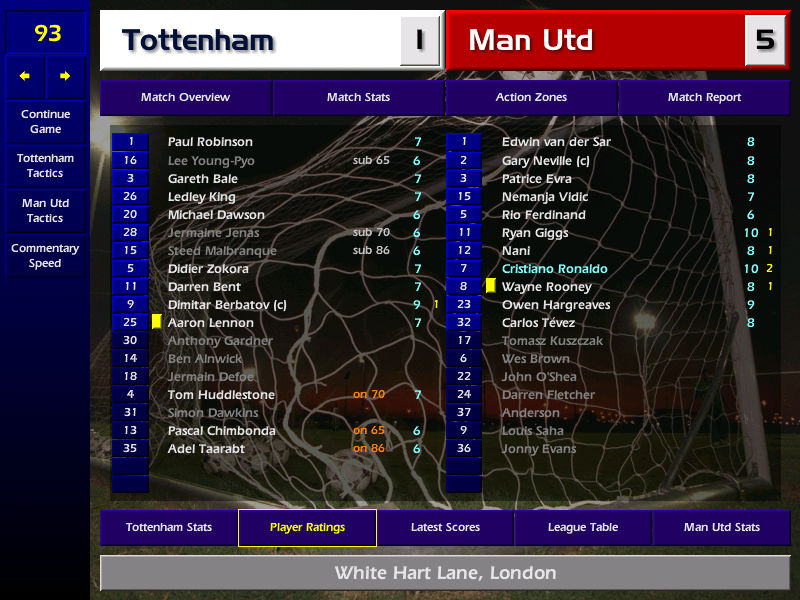The height and width of the screenshot is (600, 800).
Task: Open Tottenham Stats
Action: click(x=169, y=527)
